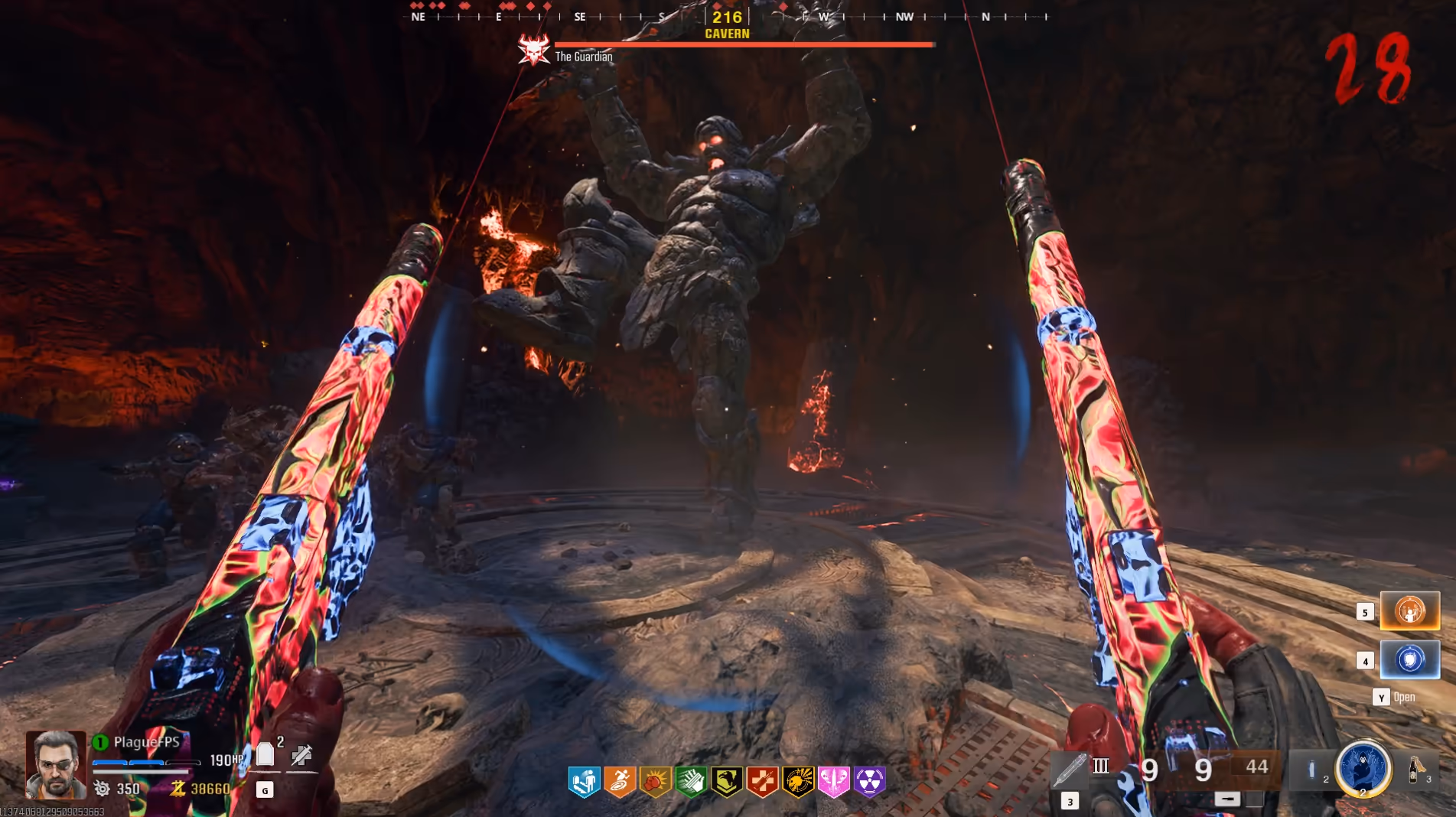Select the self-revive tombstone icon
Viewport: 1456px width, 817px height.
point(265,755)
